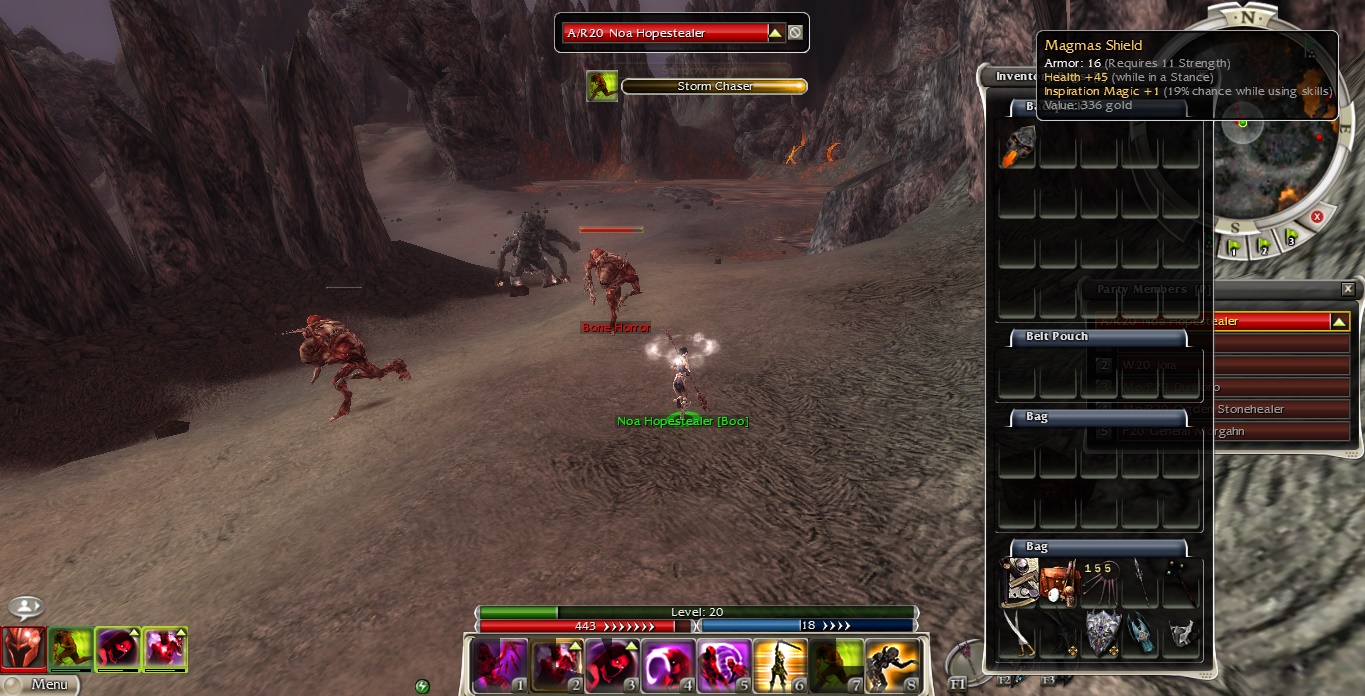Click the Noa Hopestealer target bar
Screen dimensions: 1365x696
[665, 33]
